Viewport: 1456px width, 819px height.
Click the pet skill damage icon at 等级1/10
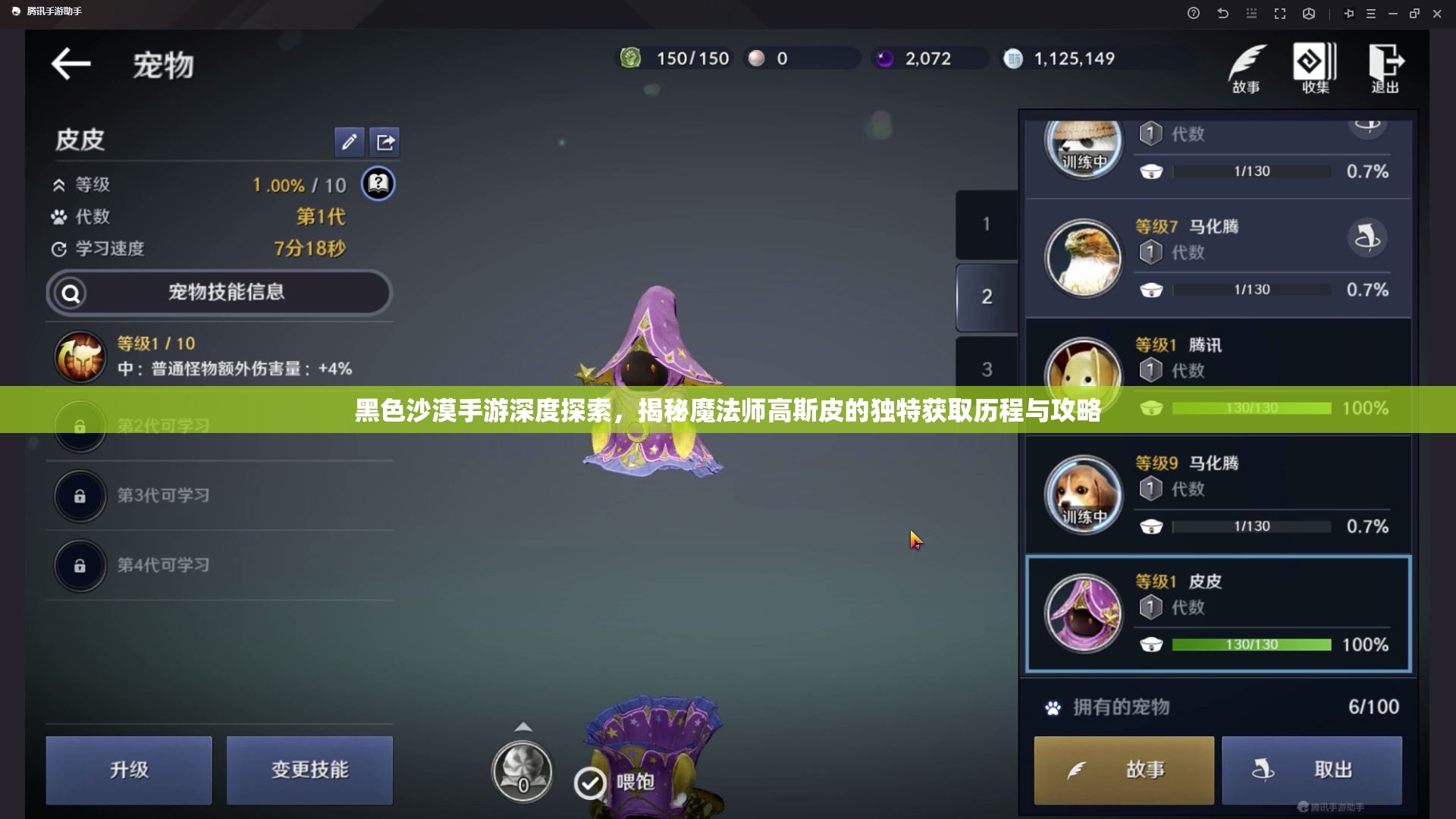coord(80,356)
